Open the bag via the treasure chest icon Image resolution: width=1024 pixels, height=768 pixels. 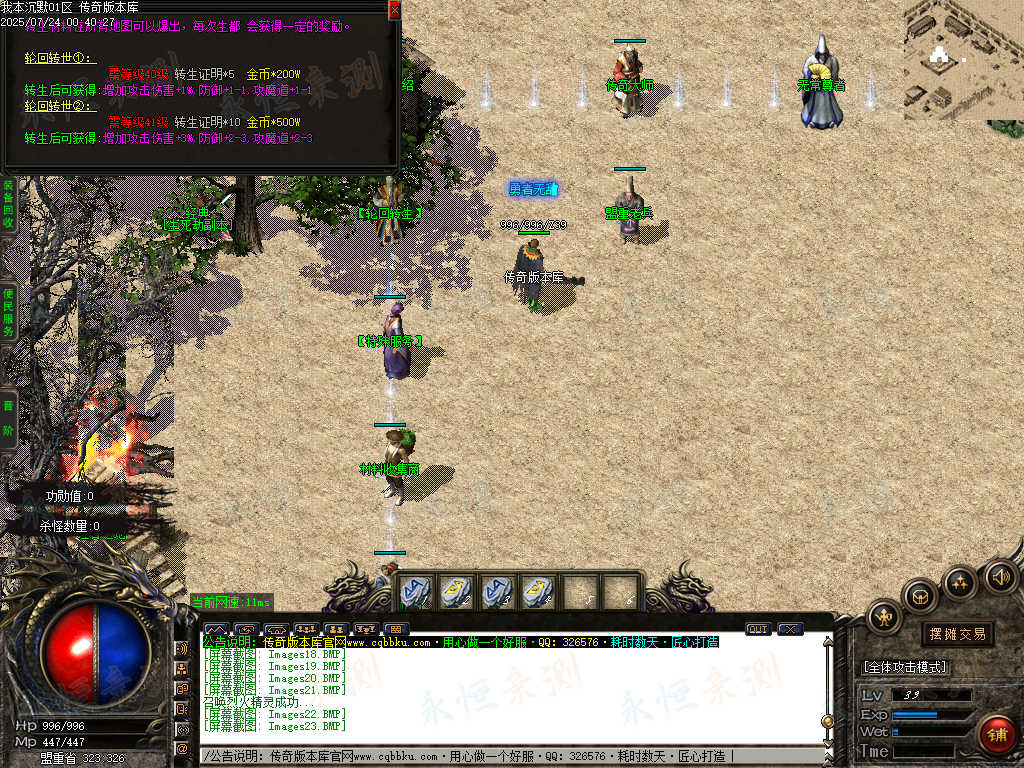[x=920, y=597]
